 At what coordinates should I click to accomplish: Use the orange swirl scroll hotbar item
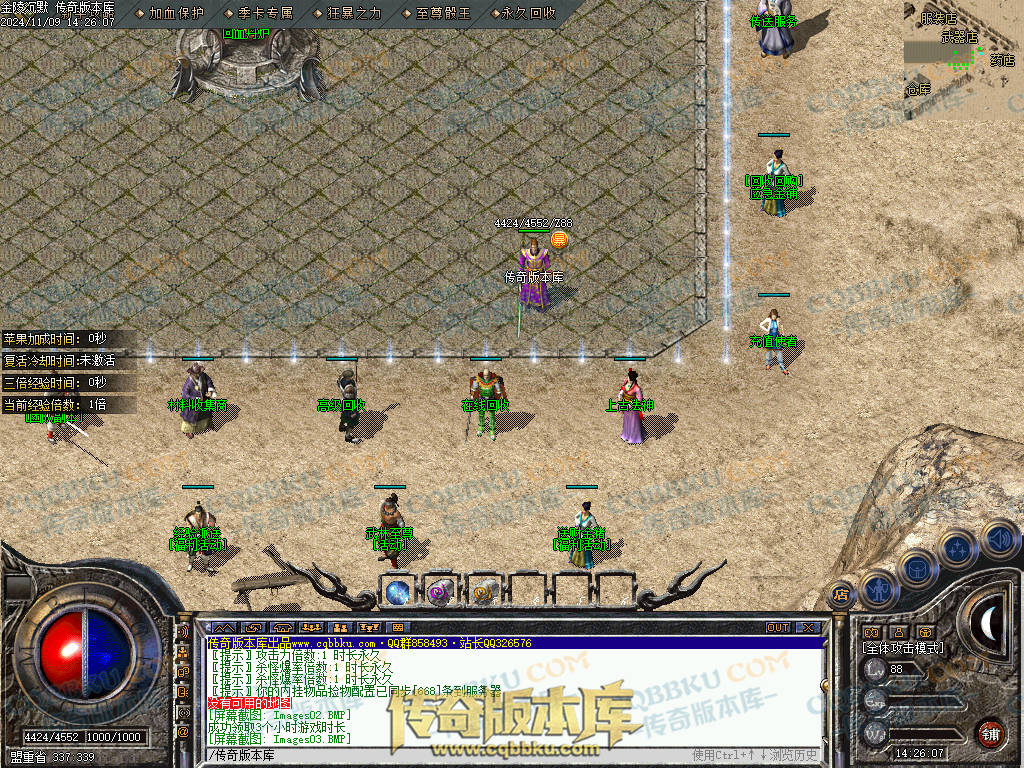(481, 592)
